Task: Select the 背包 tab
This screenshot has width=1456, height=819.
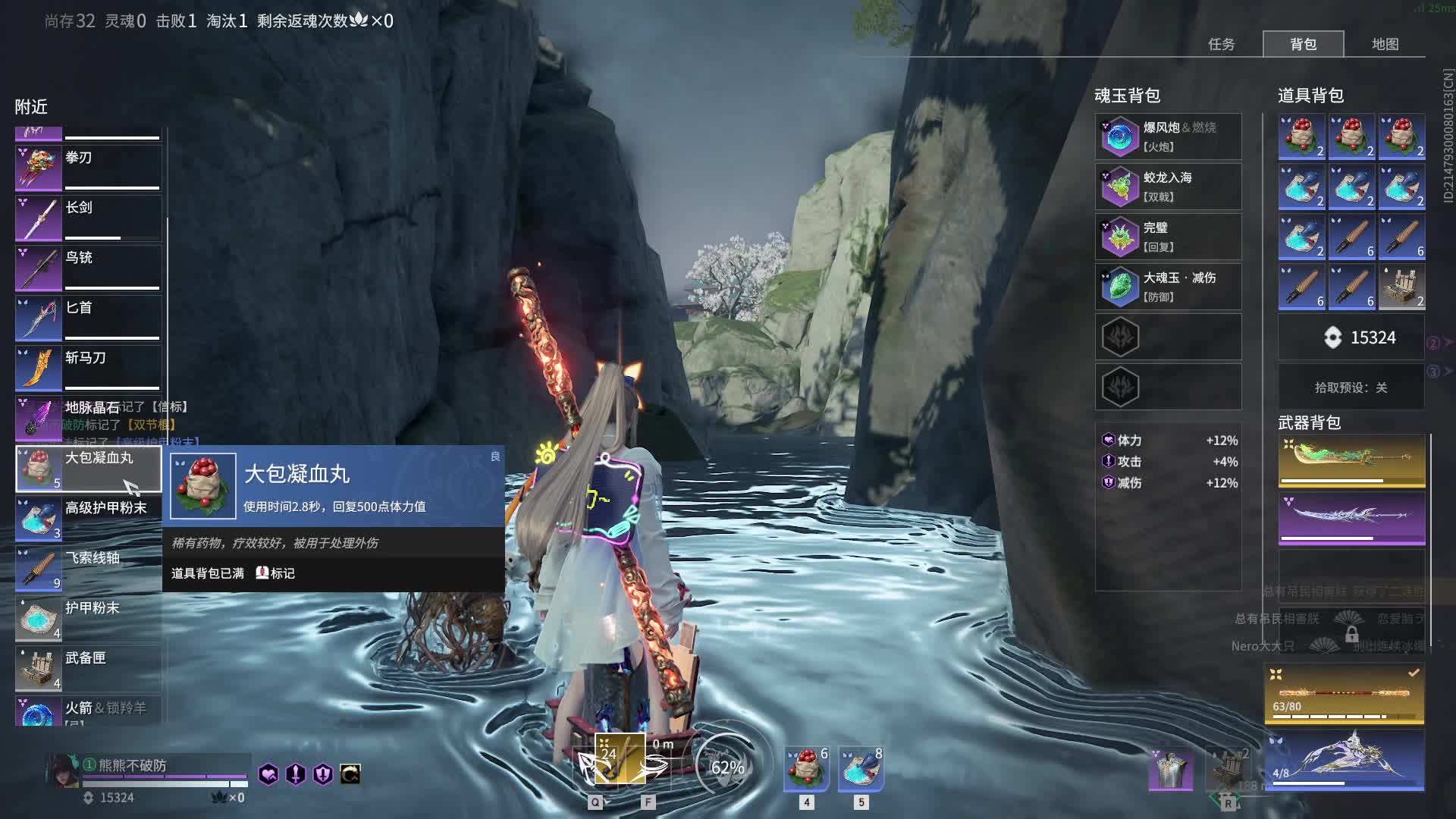Action: (x=1303, y=44)
